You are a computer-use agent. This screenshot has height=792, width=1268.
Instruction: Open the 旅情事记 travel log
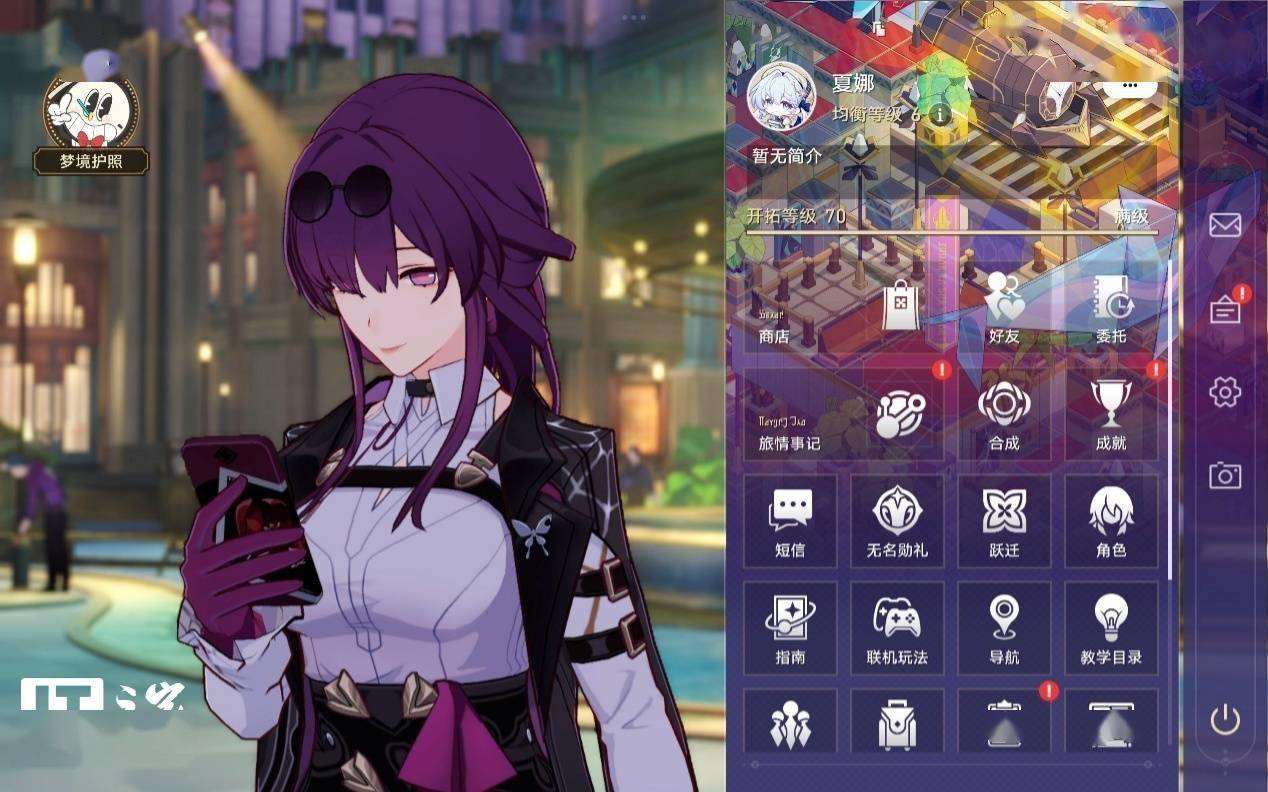843,414
